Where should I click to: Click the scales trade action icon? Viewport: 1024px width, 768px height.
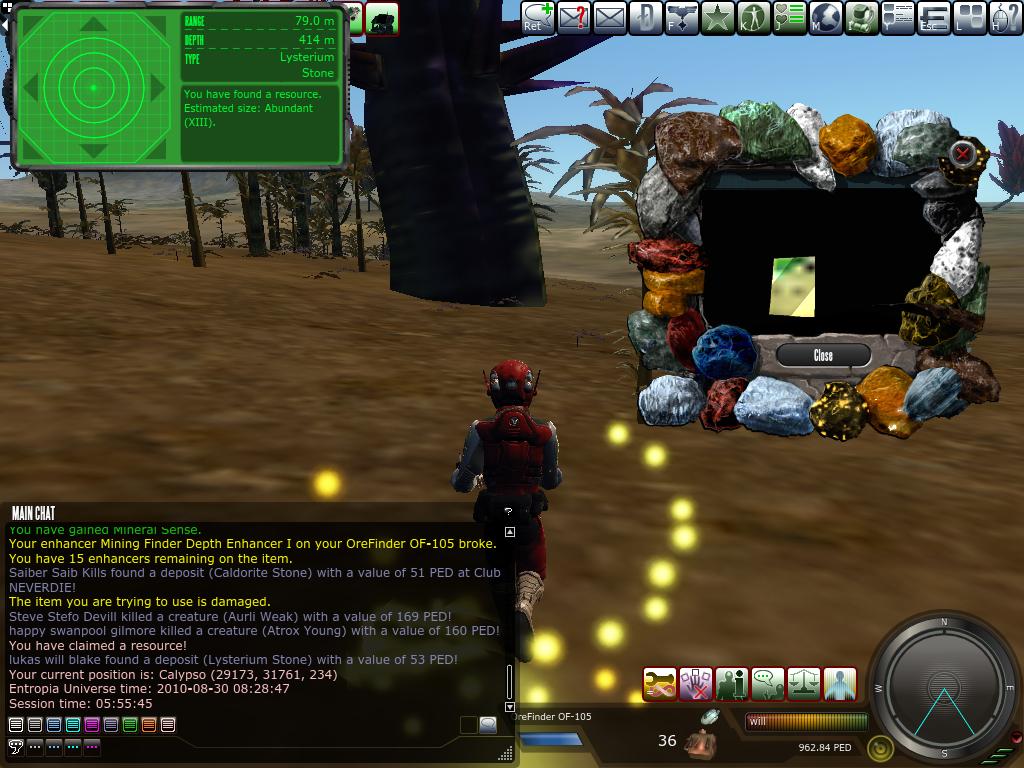[x=803, y=683]
